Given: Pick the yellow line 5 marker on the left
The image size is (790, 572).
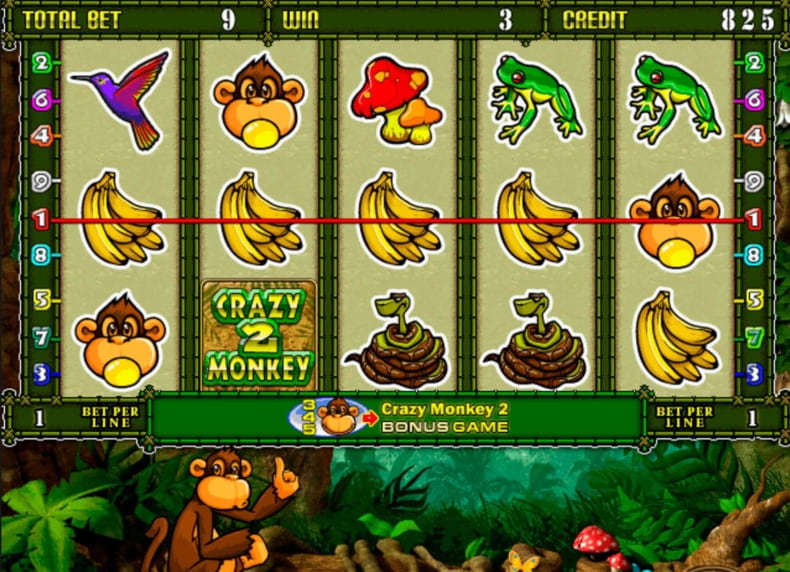Looking at the screenshot, I should (41, 298).
